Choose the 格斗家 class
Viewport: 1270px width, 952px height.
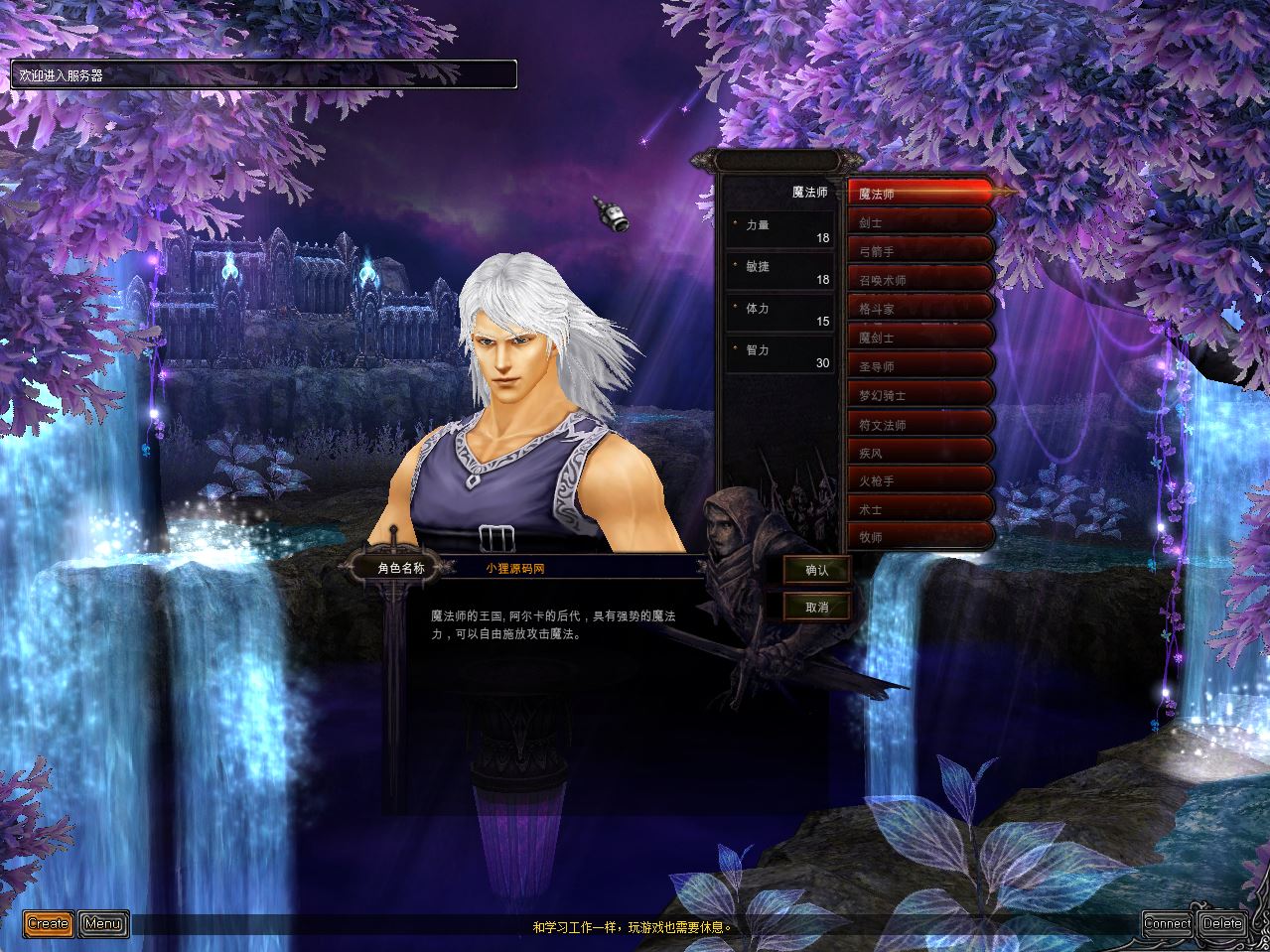(918, 309)
